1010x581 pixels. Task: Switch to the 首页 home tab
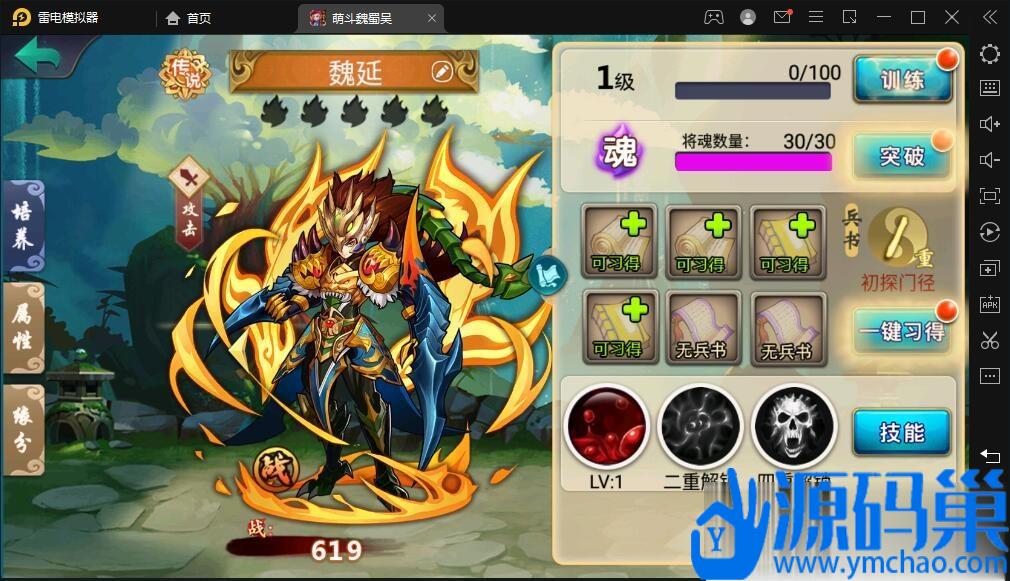(189, 17)
